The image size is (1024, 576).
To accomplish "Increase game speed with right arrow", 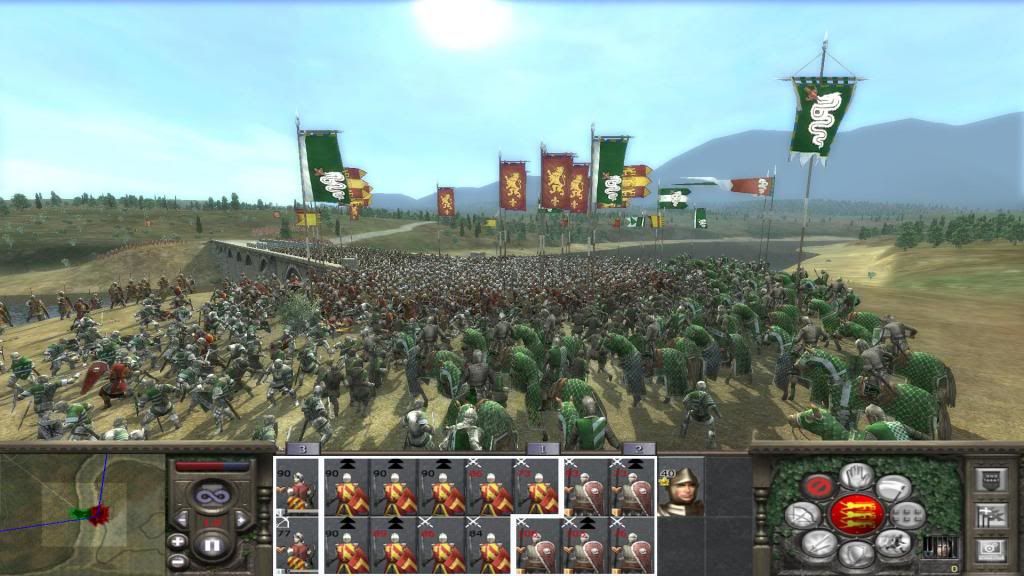I will pos(240,520).
